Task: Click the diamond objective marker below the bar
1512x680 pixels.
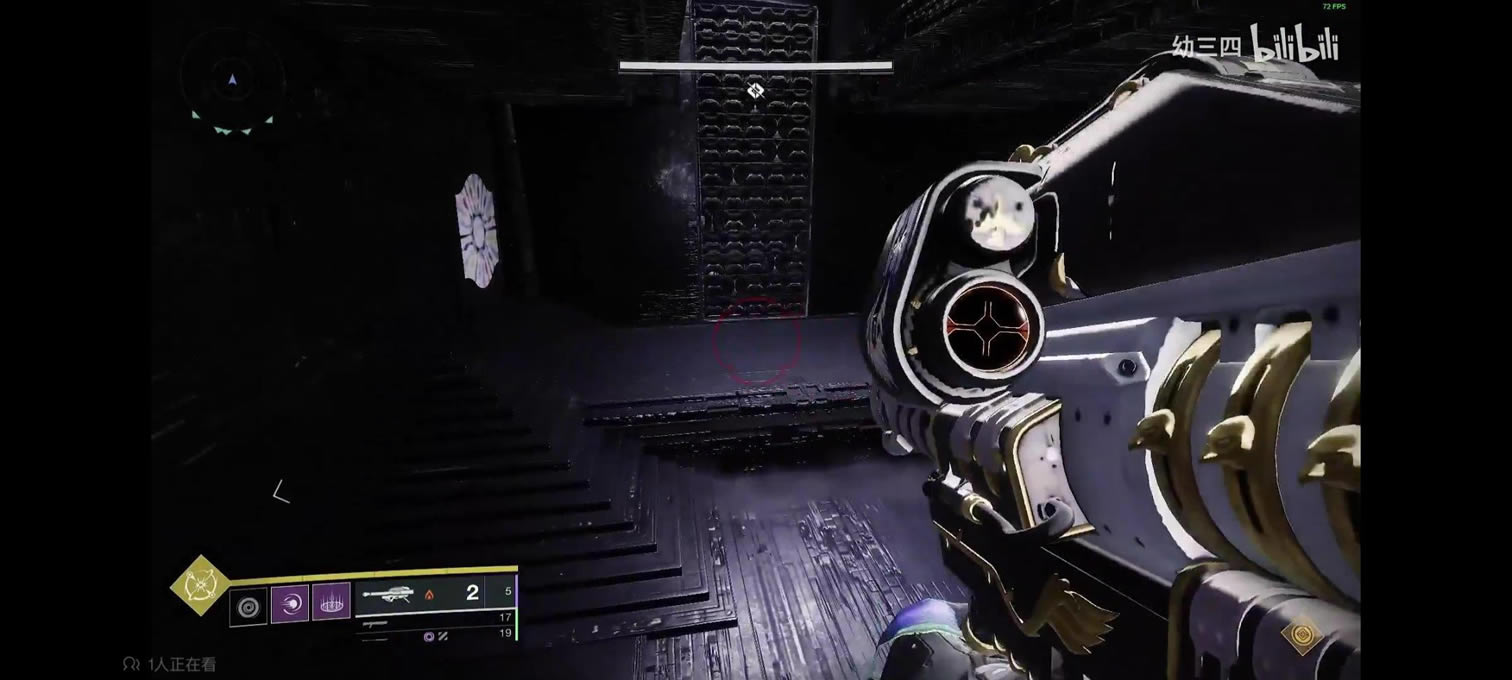Action: [756, 91]
